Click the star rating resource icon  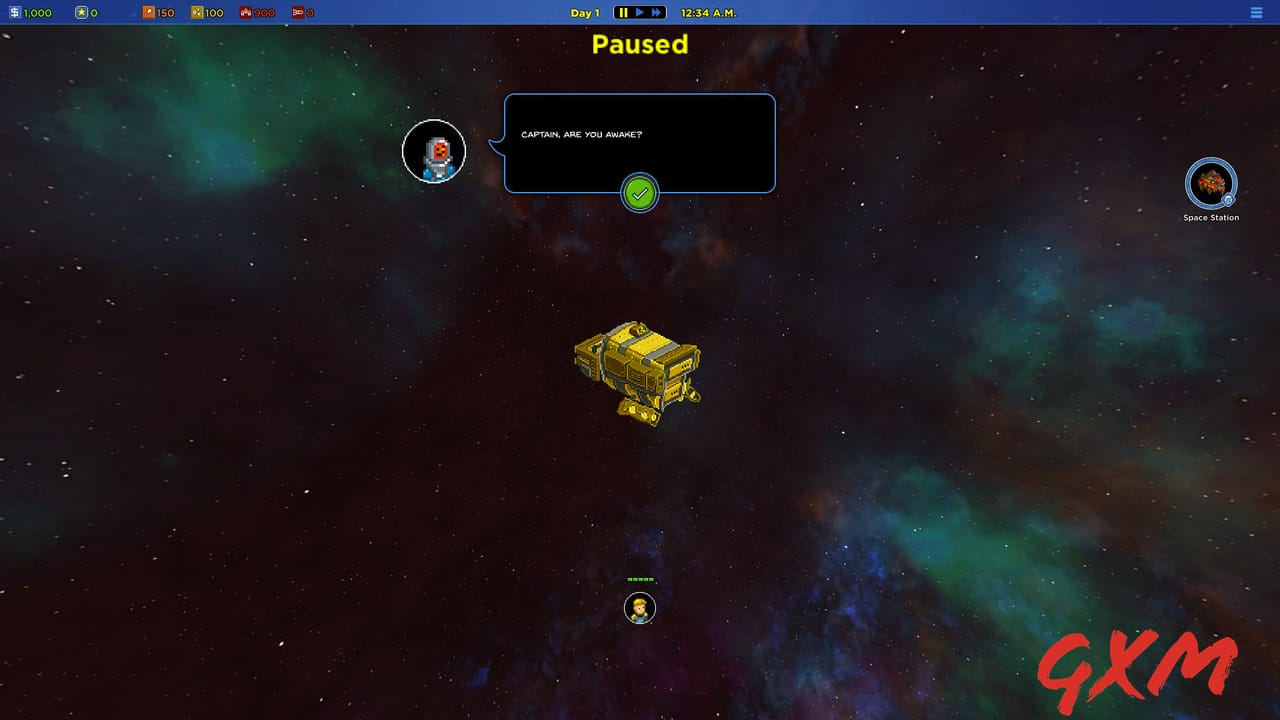[82, 12]
